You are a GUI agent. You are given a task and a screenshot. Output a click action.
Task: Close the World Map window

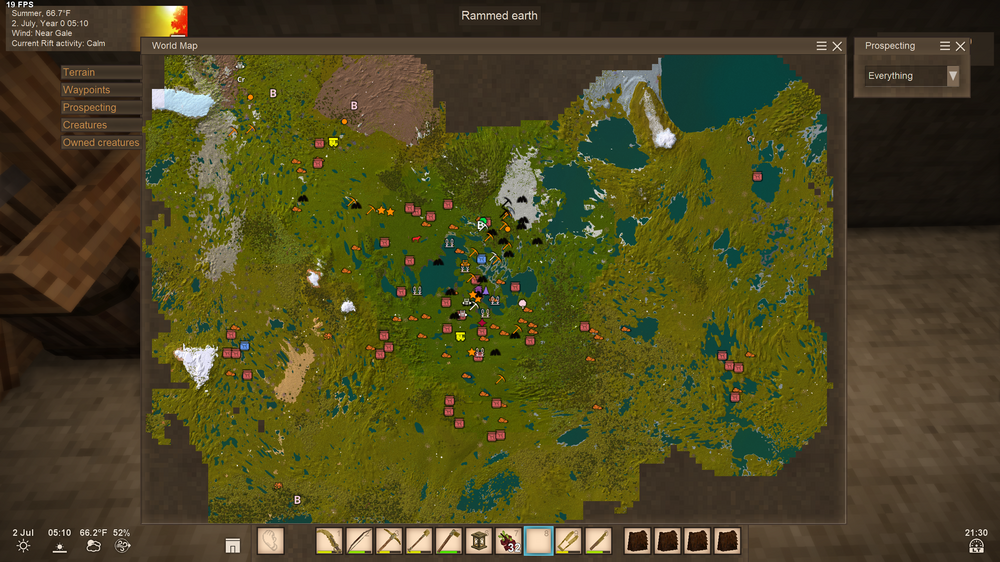point(837,46)
